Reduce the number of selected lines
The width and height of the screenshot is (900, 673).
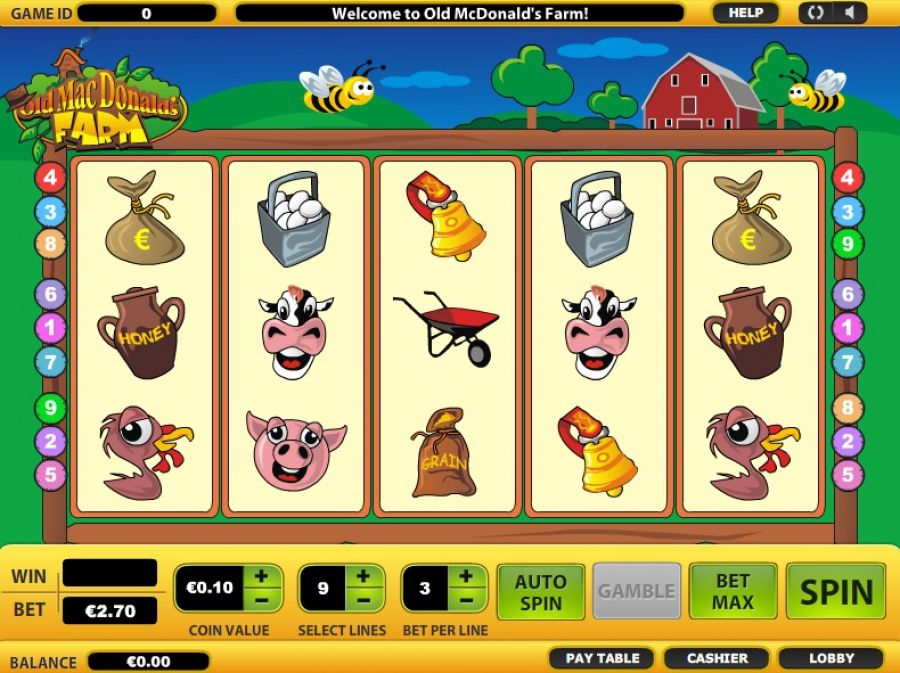tap(364, 600)
